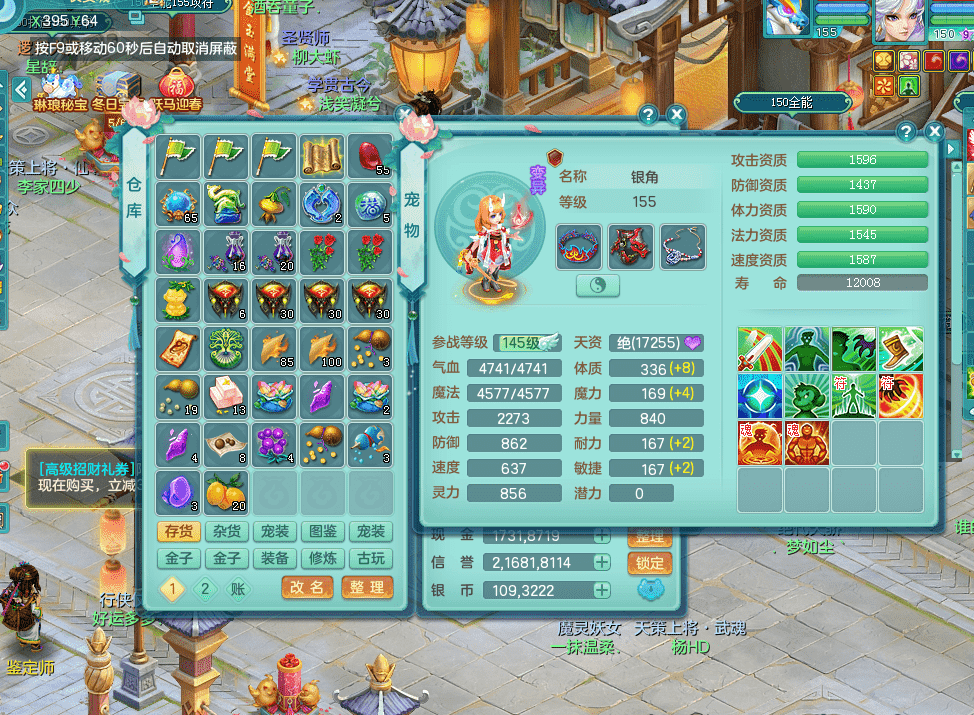Click the 改名 rename button
974x715 pixels.
[x=307, y=587]
